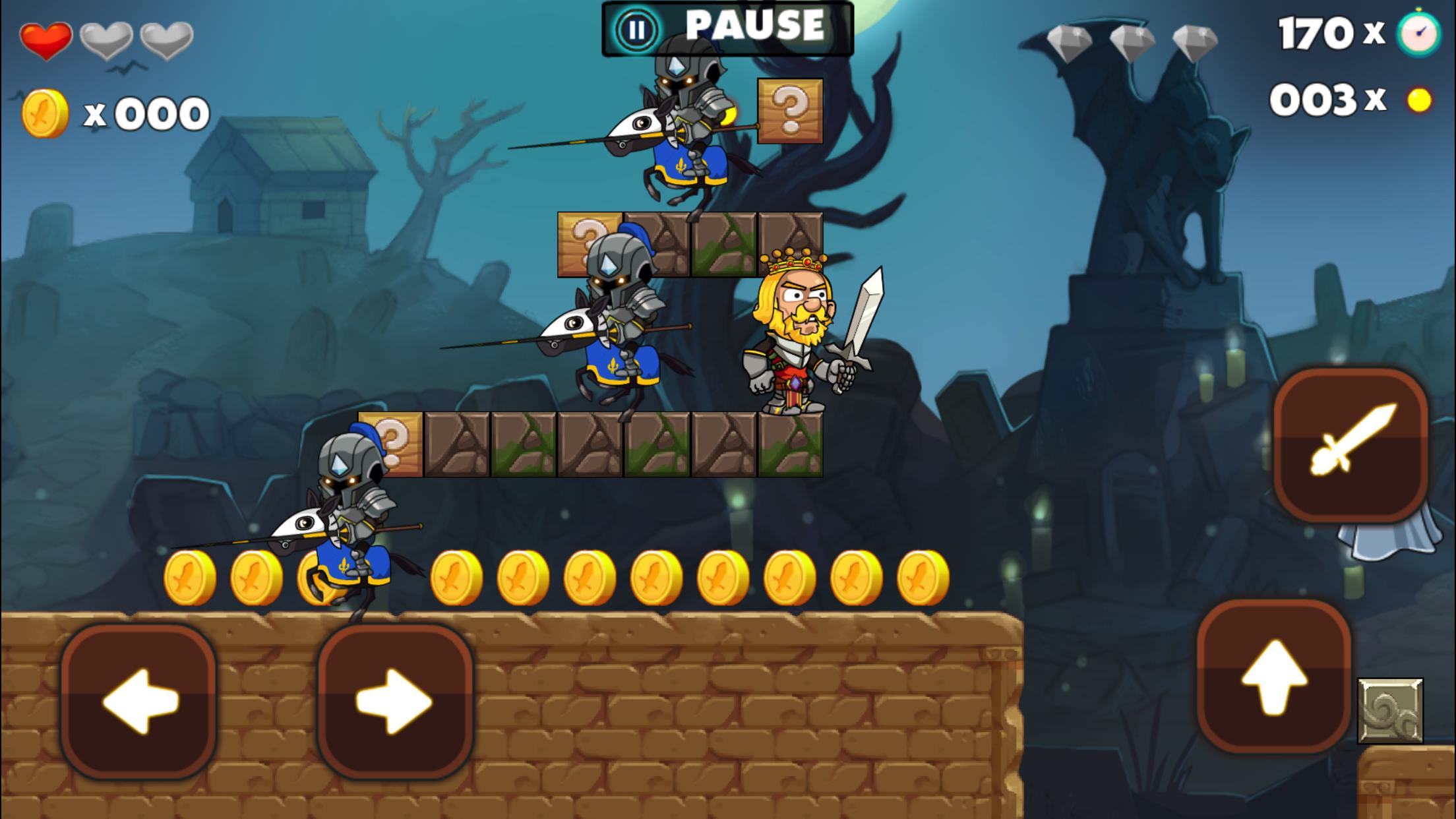Click the third grey diamond at the top
The image size is (1456, 819).
click(1196, 42)
